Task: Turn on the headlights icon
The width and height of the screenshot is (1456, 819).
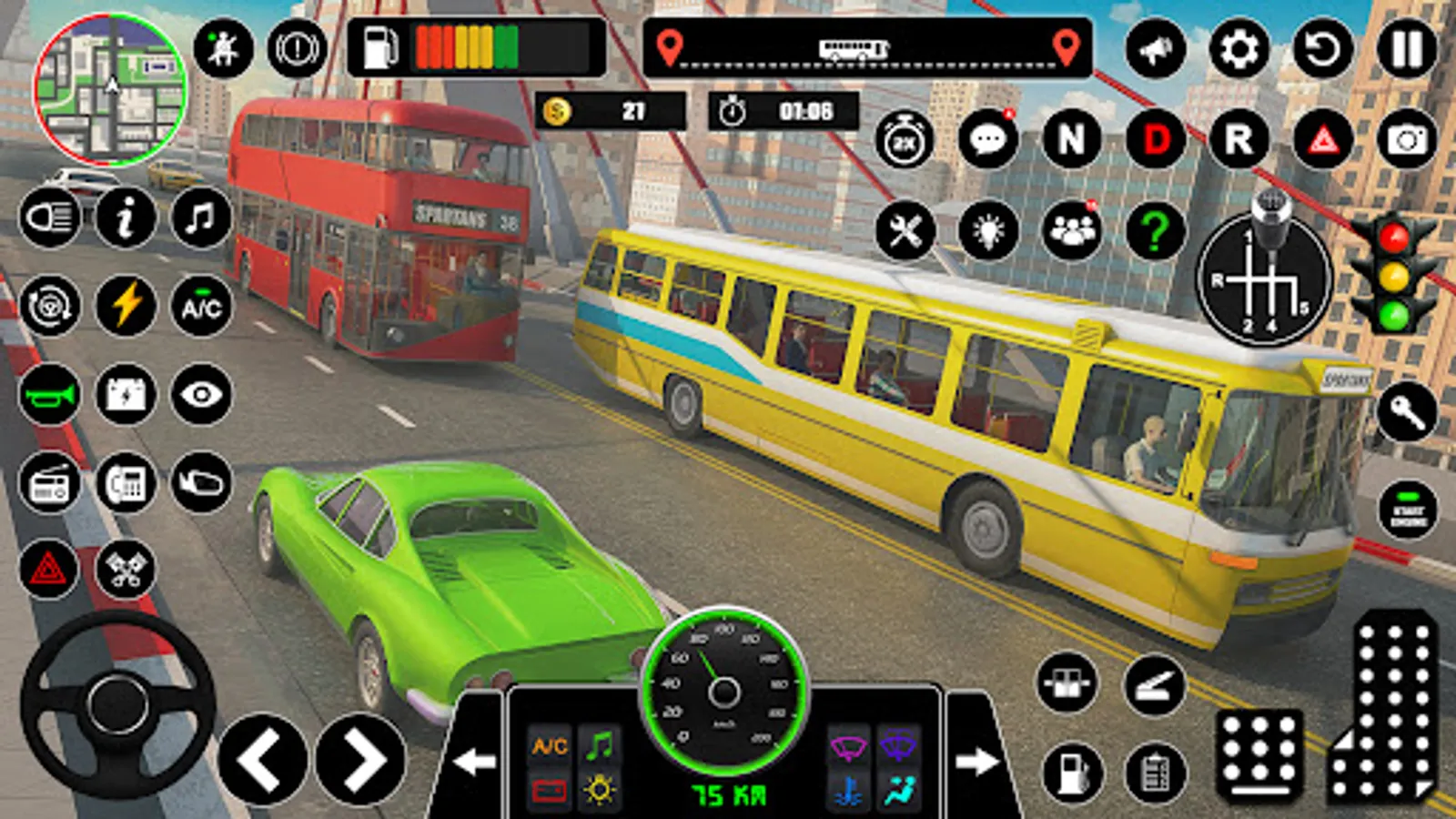Action: pyautogui.click(x=49, y=218)
